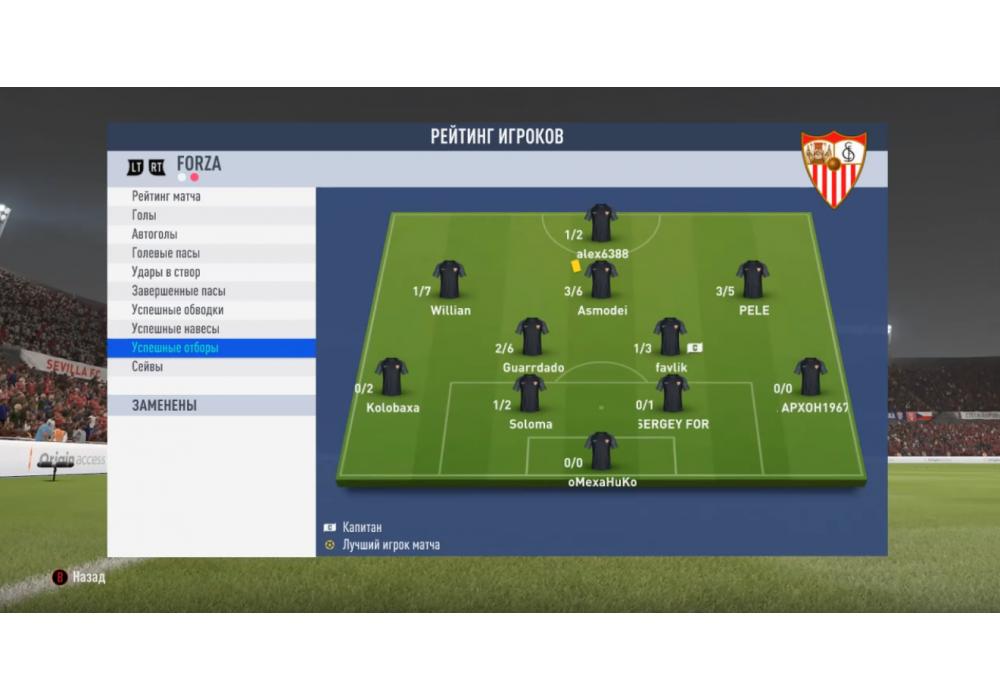
Task: Select striker alex6388 on the pitch
Action: pyautogui.click(x=601, y=224)
